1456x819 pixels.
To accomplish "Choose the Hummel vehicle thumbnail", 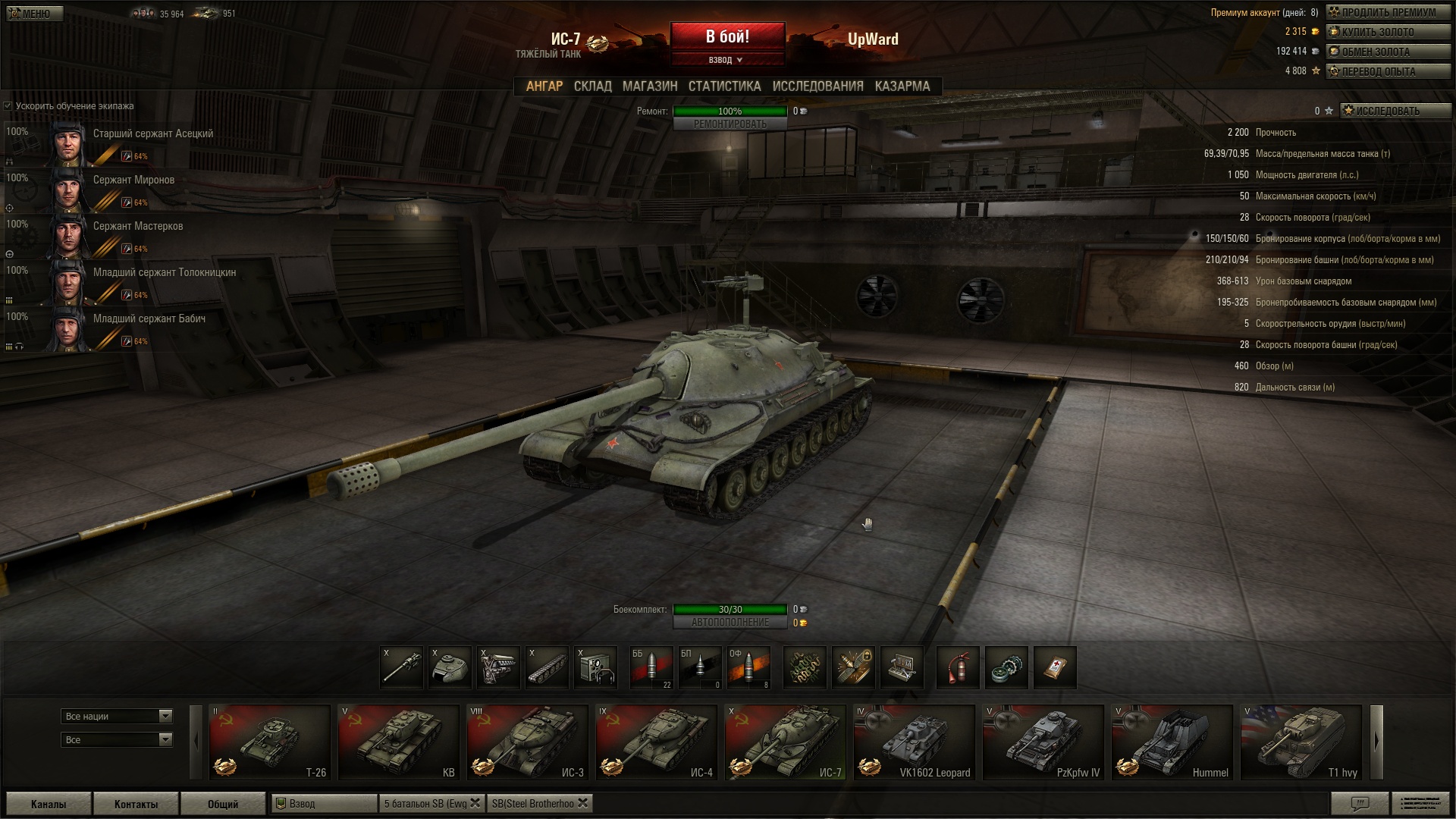I will (x=1172, y=742).
